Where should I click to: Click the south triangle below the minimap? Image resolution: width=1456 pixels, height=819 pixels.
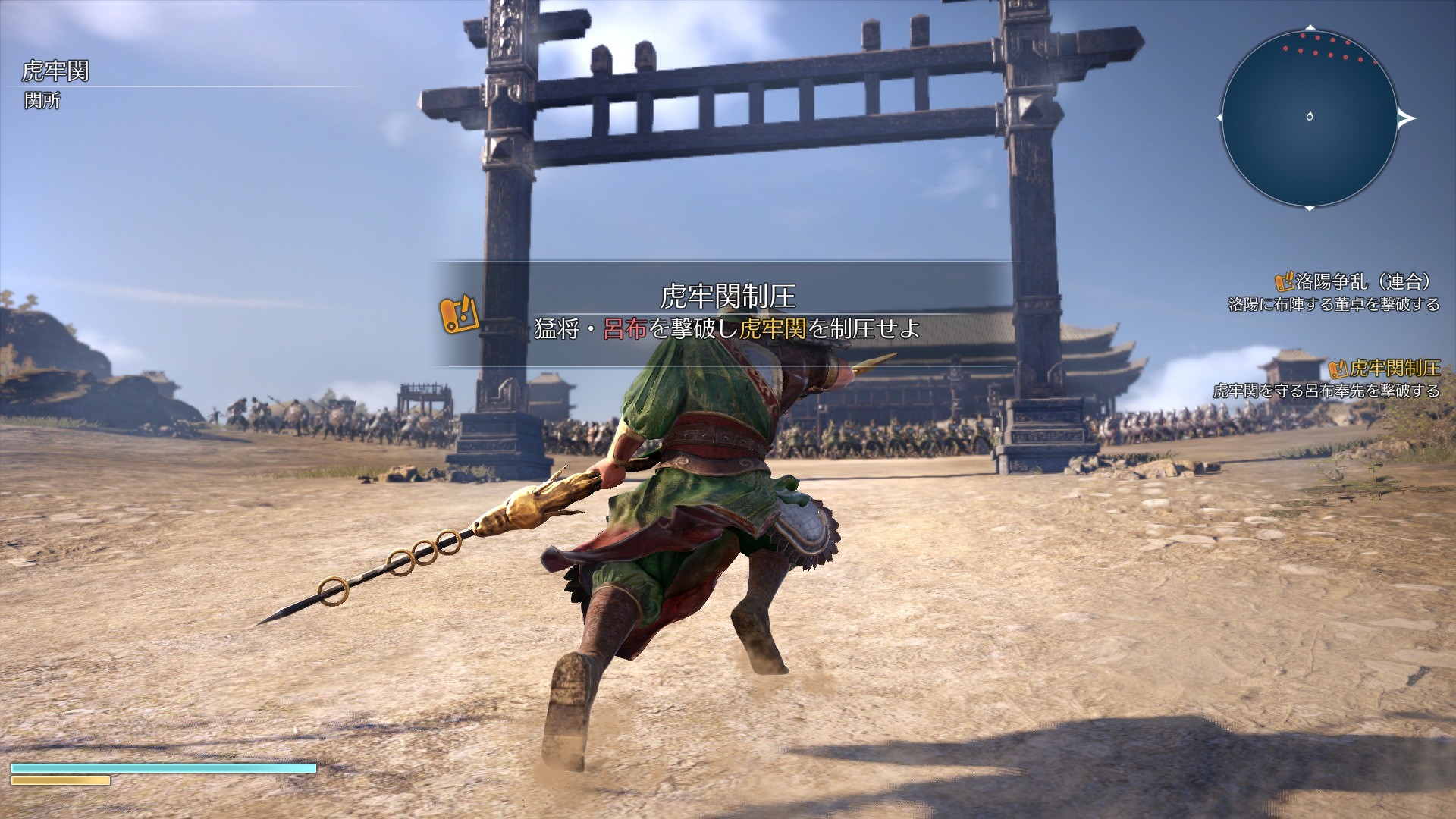[x=1310, y=209]
